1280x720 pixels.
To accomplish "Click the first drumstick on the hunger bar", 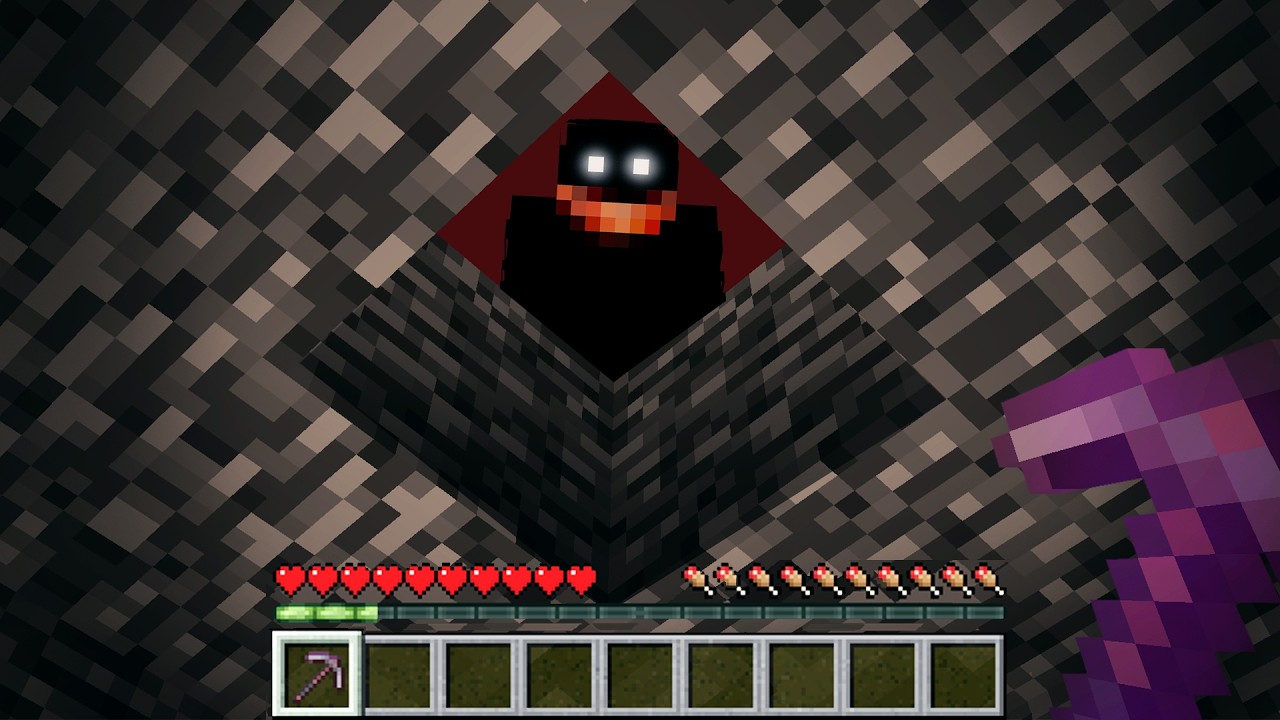I will tap(693, 577).
